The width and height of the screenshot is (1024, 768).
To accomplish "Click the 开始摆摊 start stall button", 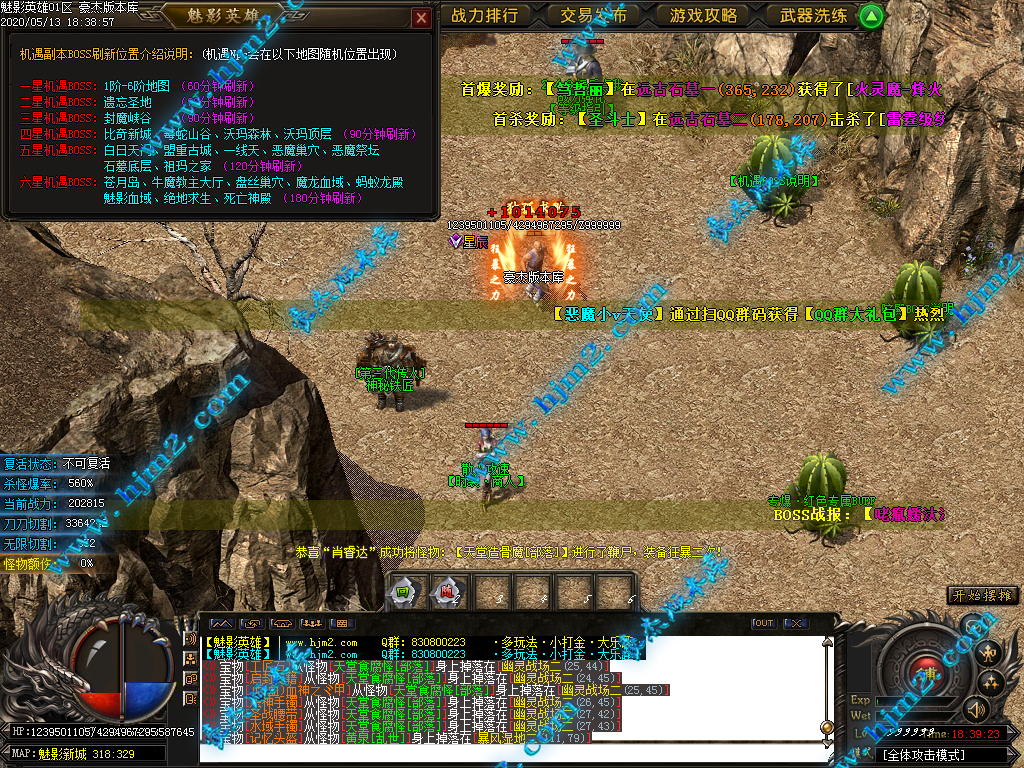I will click(984, 595).
